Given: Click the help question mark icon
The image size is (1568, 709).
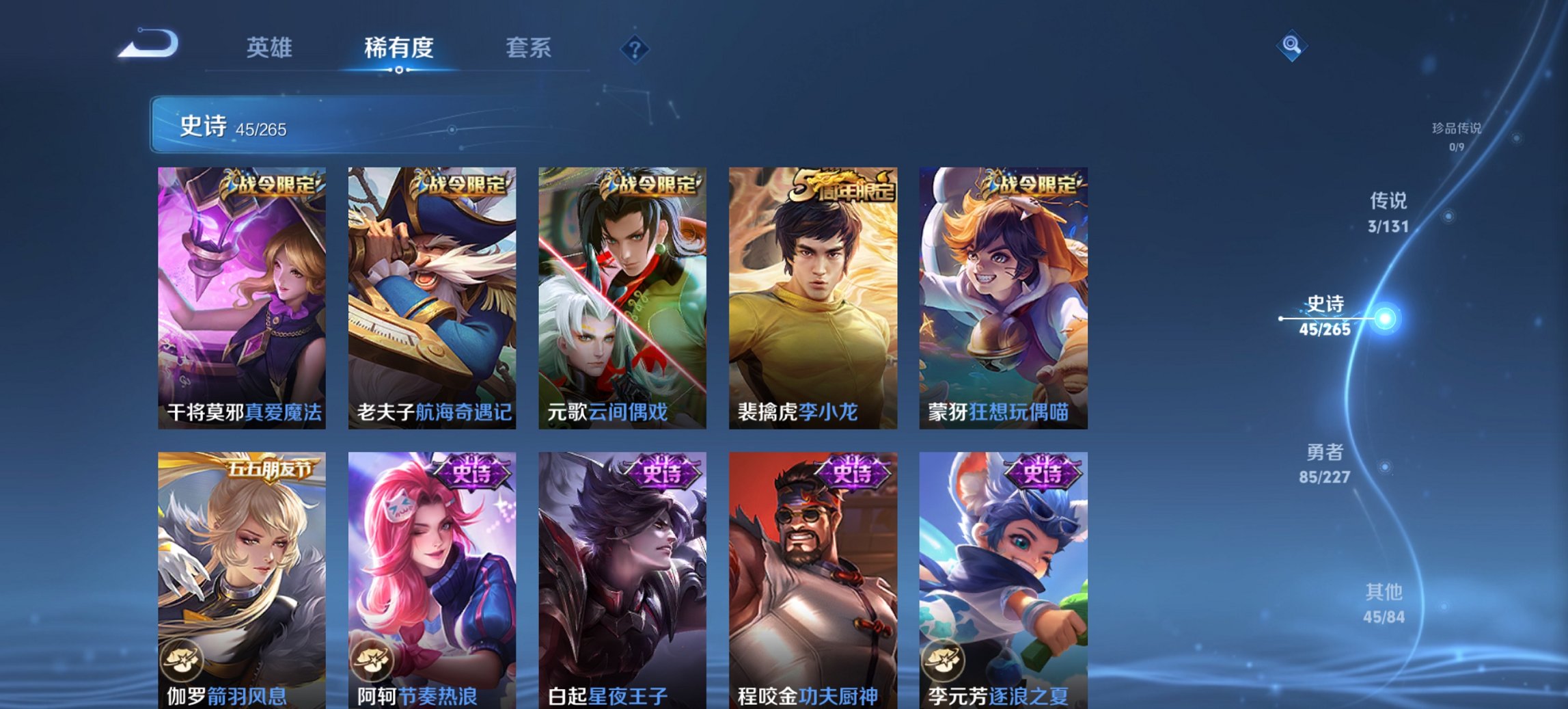Looking at the screenshot, I should pos(635,48).
